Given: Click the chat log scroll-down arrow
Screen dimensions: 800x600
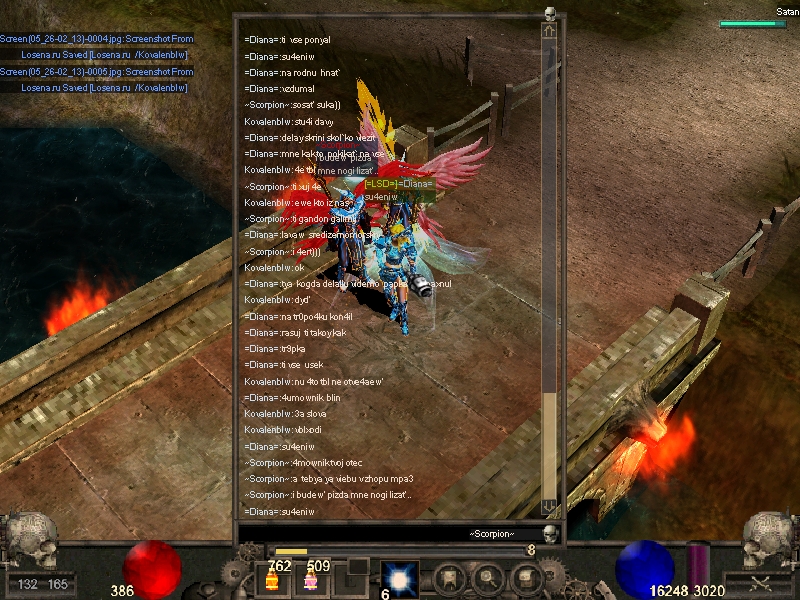Looking at the screenshot, I should tap(549, 507).
